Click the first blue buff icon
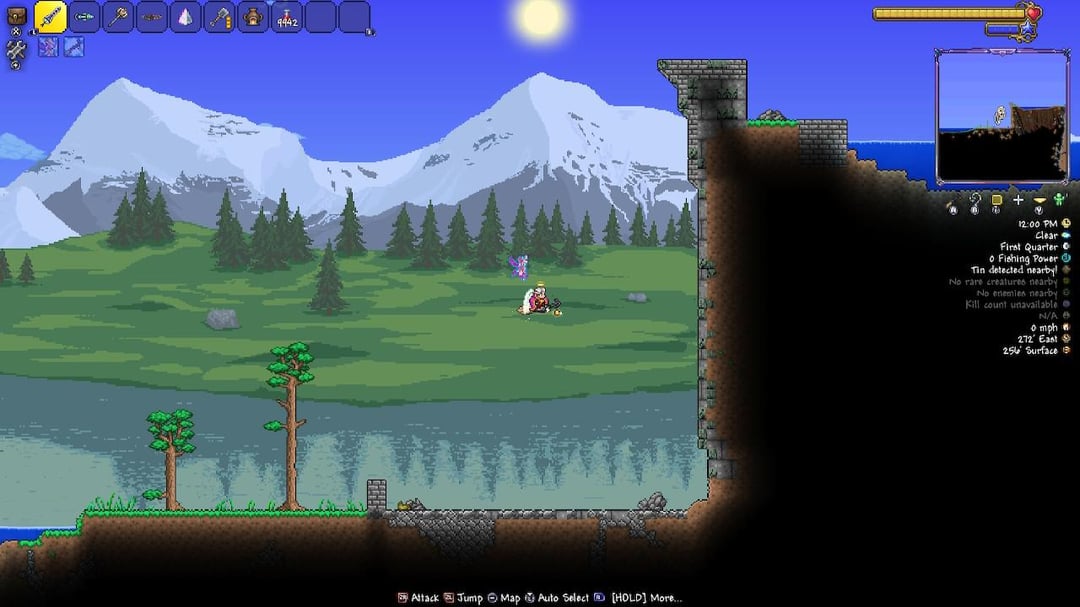 [48, 47]
